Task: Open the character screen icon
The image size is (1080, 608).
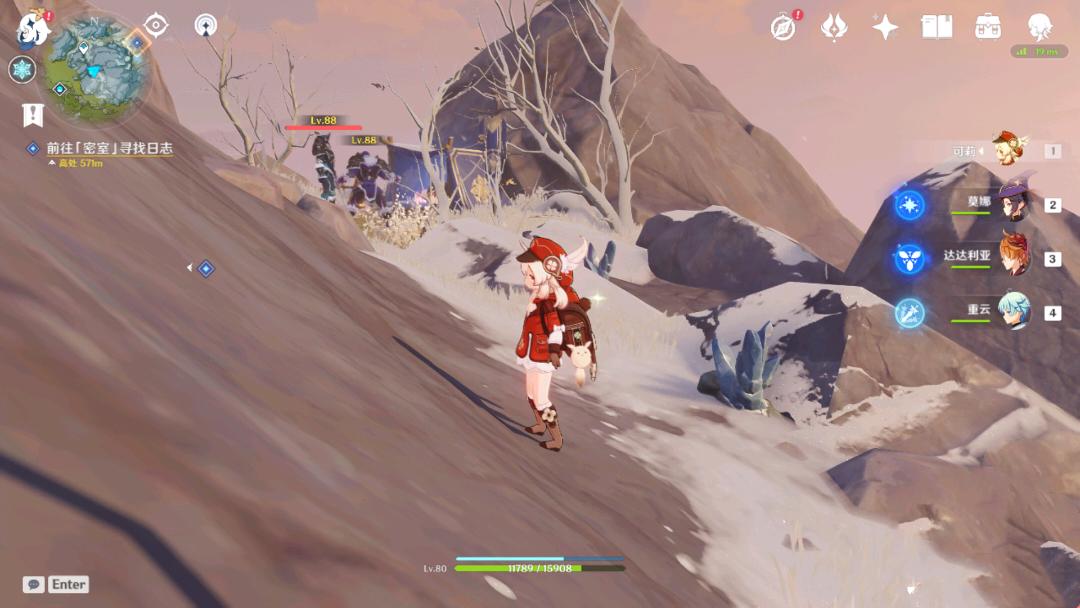Action: (x=1041, y=27)
